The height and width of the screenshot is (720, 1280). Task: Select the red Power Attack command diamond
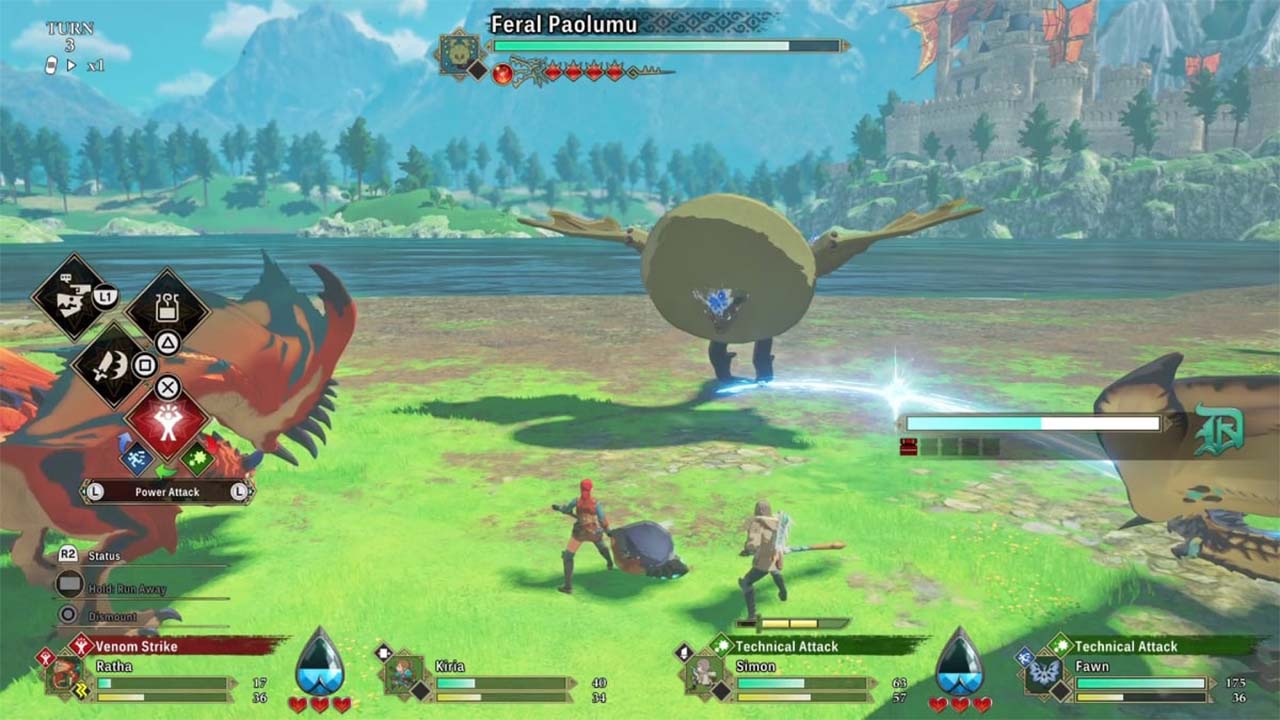167,421
